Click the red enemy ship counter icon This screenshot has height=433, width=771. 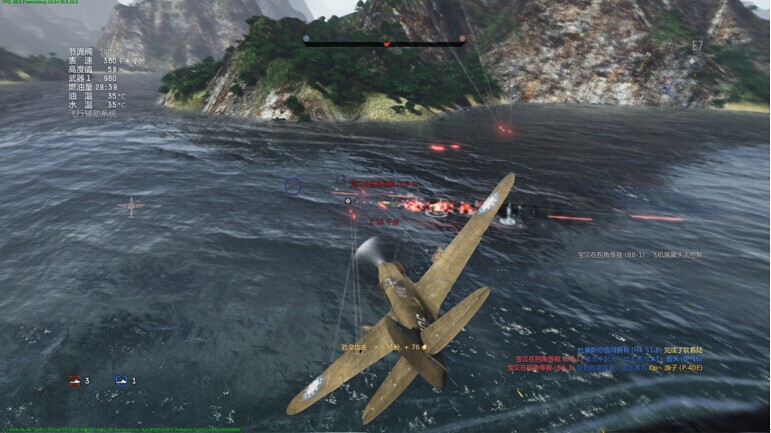click(x=74, y=381)
